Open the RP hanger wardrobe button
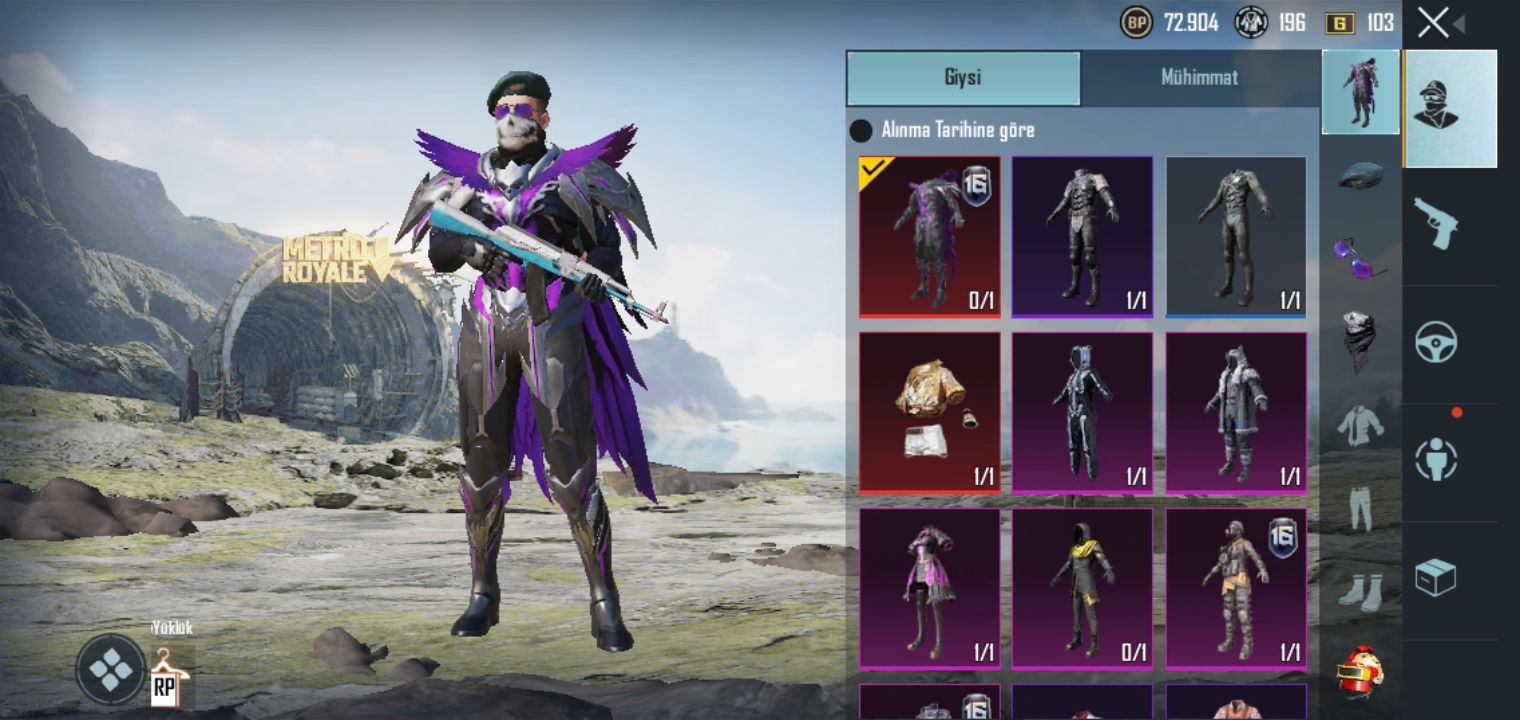Image resolution: width=1520 pixels, height=720 pixels. (x=169, y=675)
